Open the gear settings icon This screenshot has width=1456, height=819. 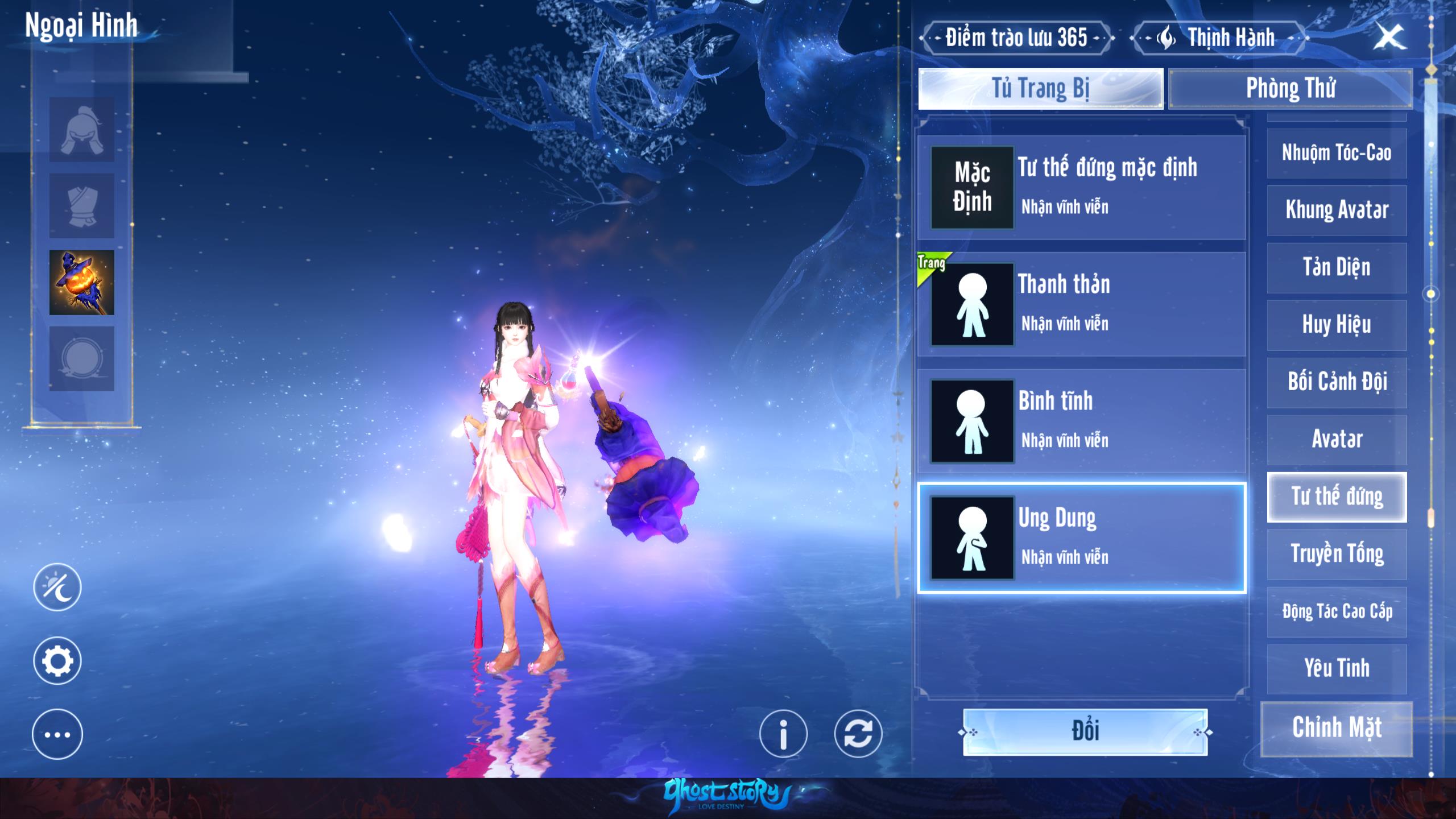pyautogui.click(x=57, y=661)
